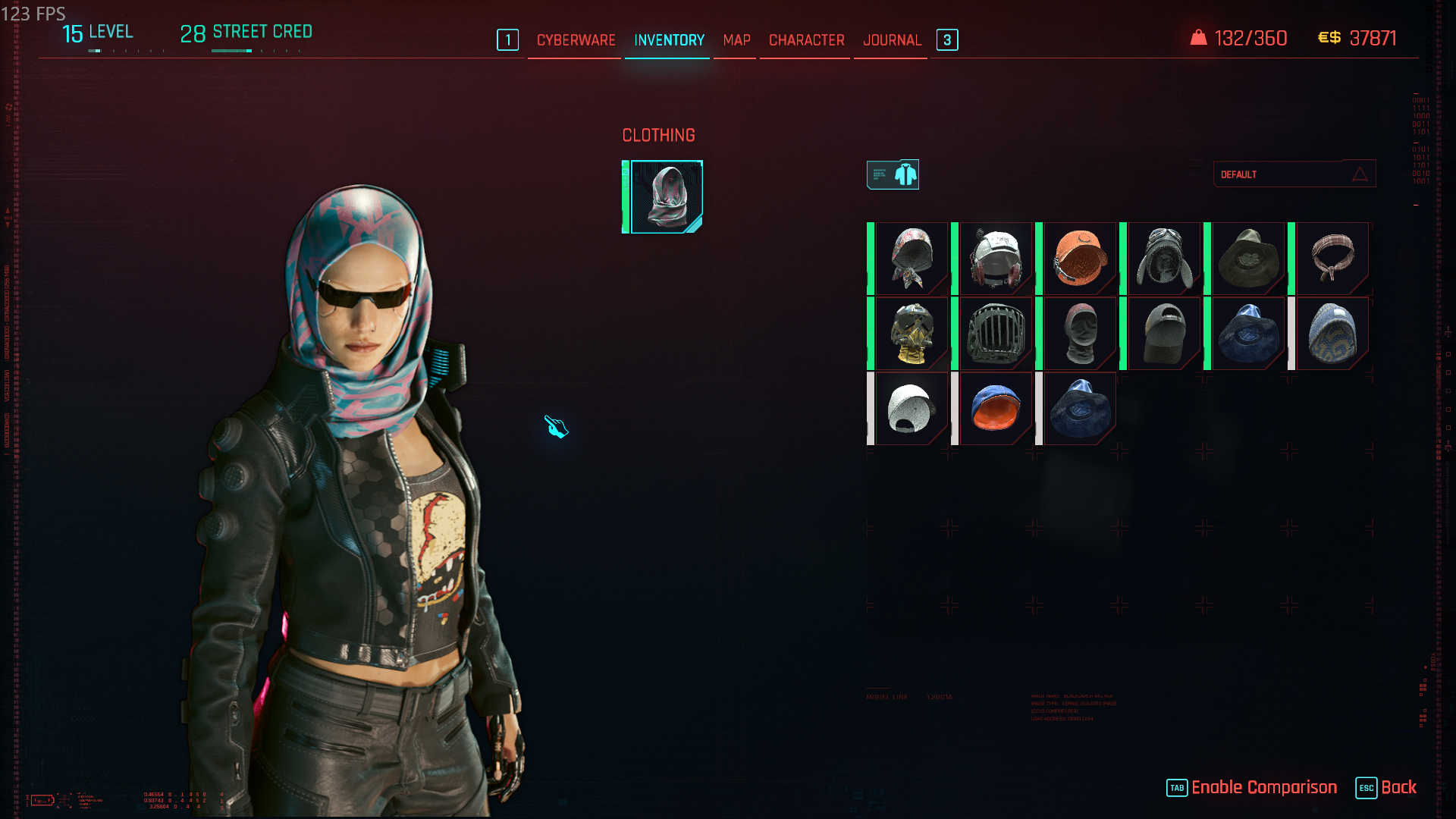Go Back from the clothing screen
The image size is (1456, 819).
(1398, 787)
